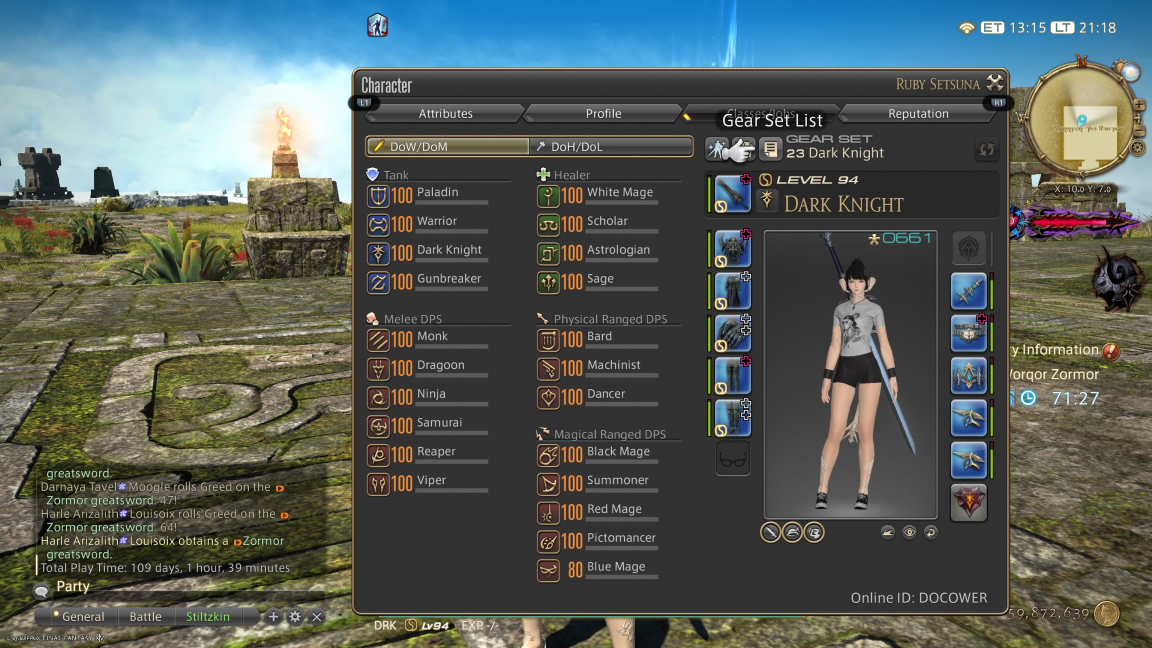The height and width of the screenshot is (648, 1152).
Task: Select the Warrior job entry
Action: point(436,222)
